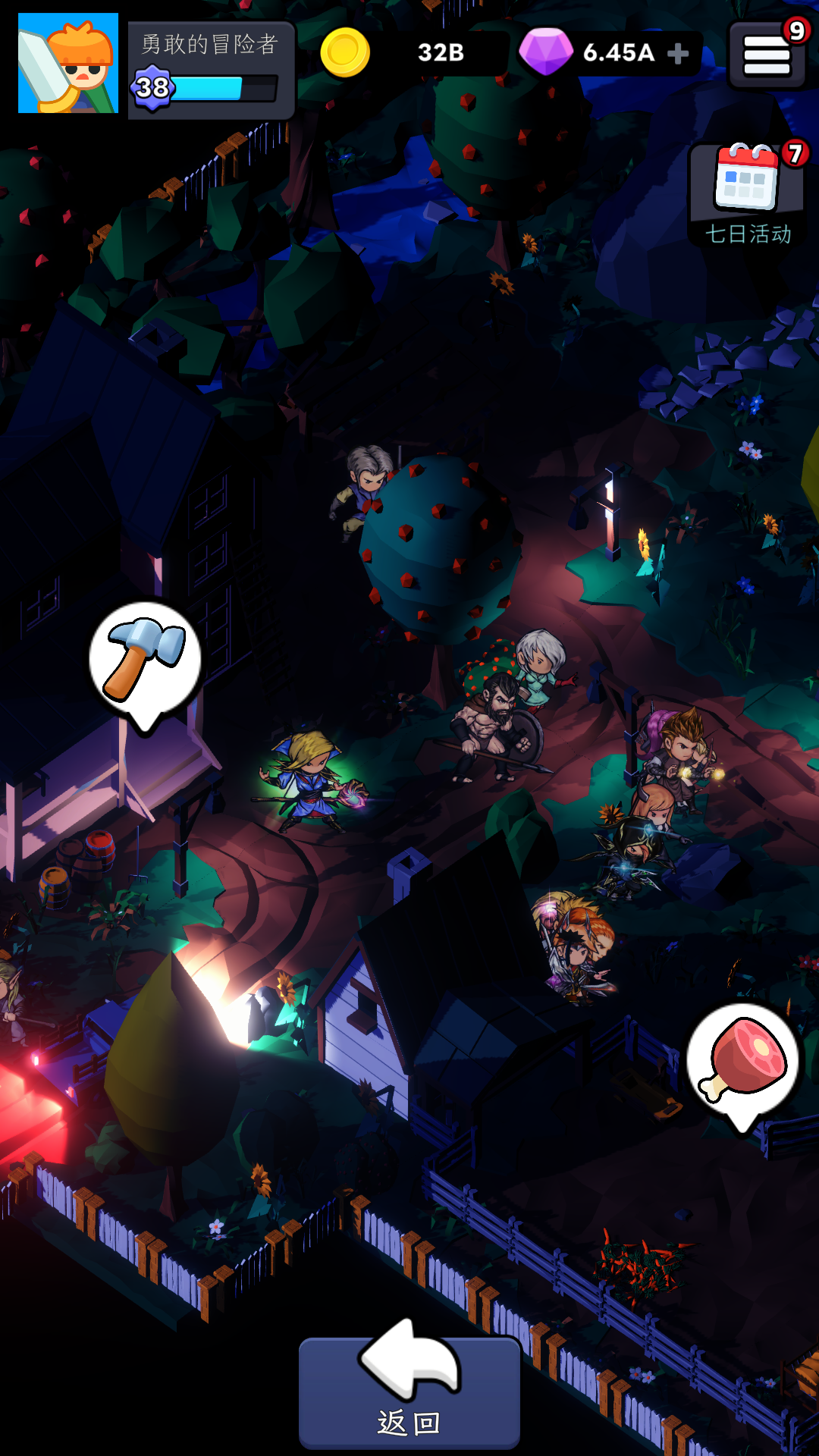The image size is (819, 1456).
Task: Tap the meat food bubble
Action: tap(742, 1060)
